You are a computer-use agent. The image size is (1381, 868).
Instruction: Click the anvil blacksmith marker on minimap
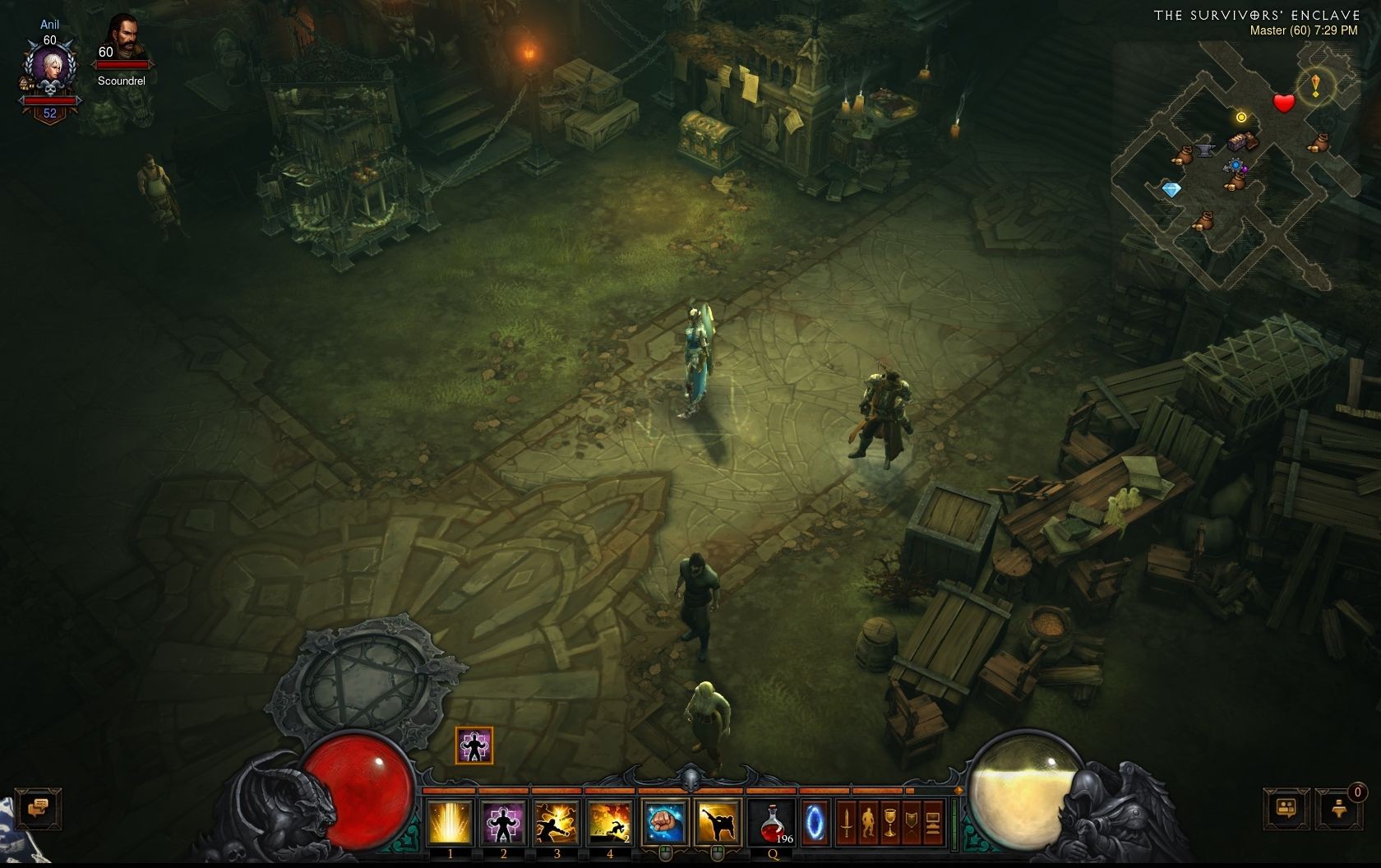(x=1205, y=150)
